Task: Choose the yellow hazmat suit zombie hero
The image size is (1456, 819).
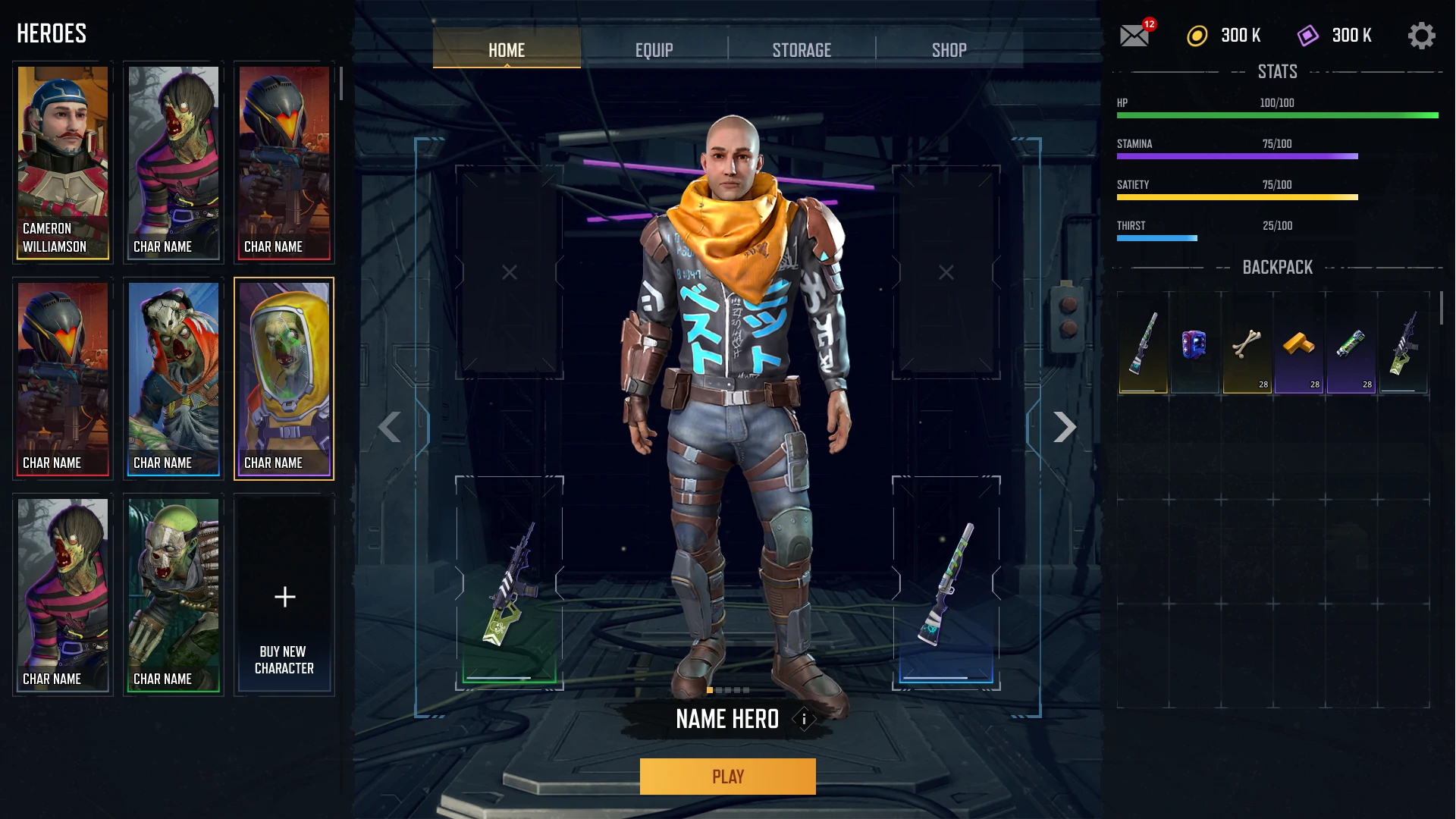Action: point(284,378)
